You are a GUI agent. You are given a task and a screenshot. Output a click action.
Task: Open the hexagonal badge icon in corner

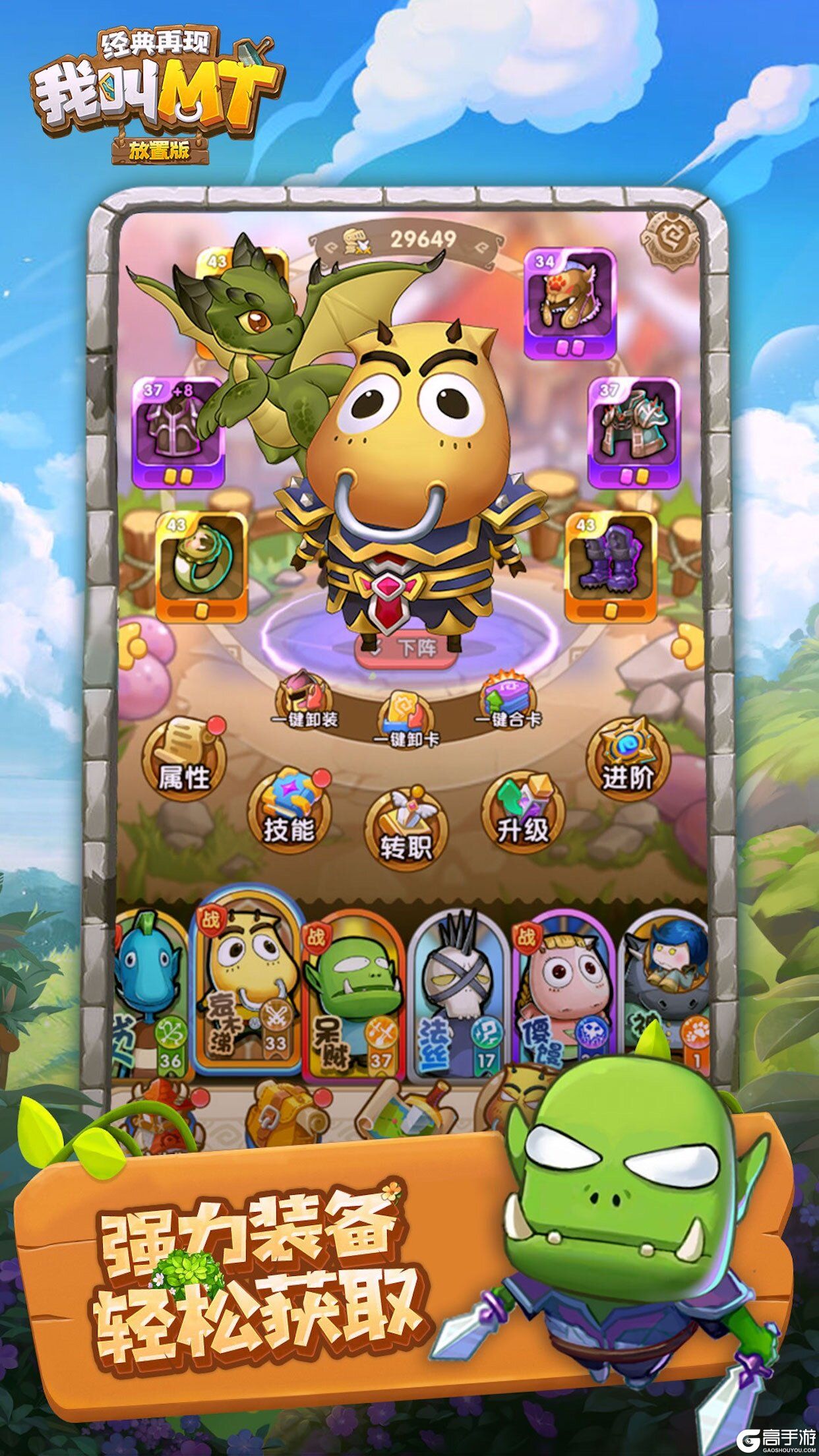[670, 241]
